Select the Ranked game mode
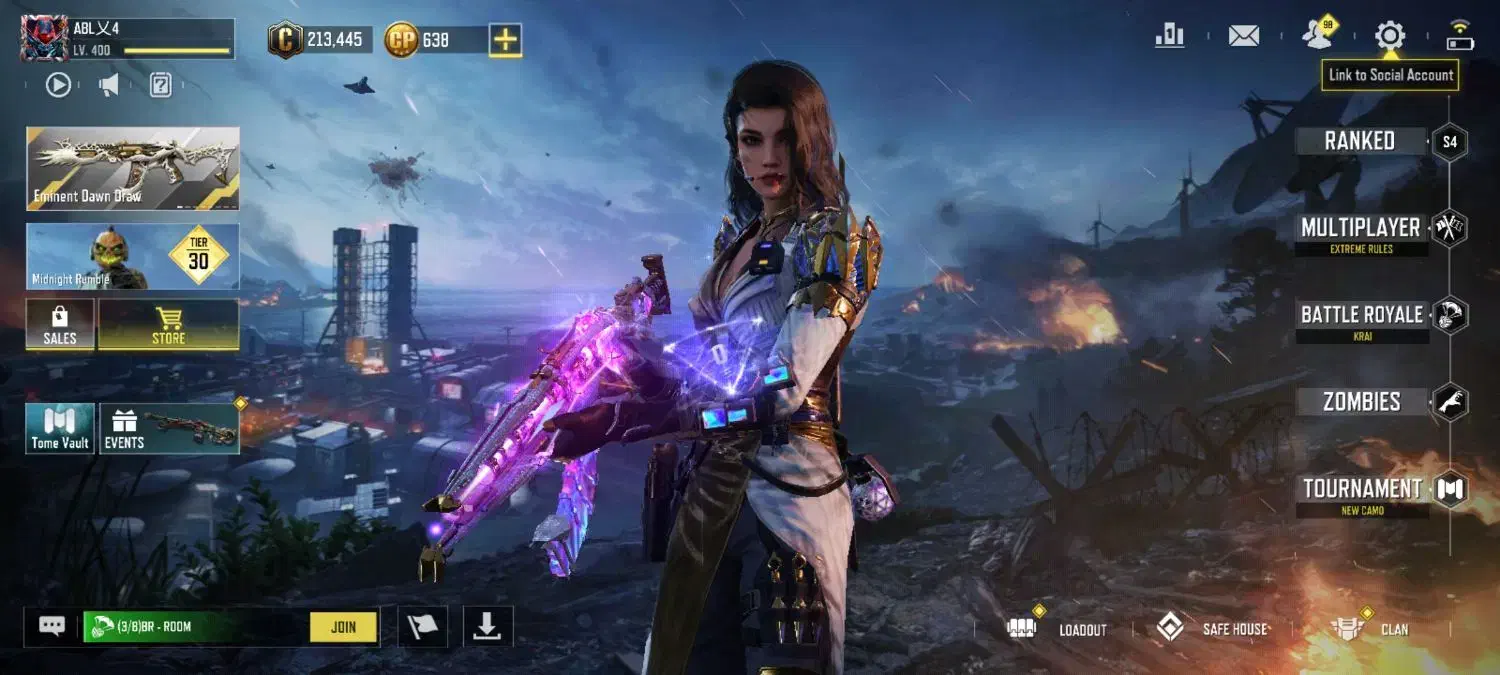 (1360, 141)
